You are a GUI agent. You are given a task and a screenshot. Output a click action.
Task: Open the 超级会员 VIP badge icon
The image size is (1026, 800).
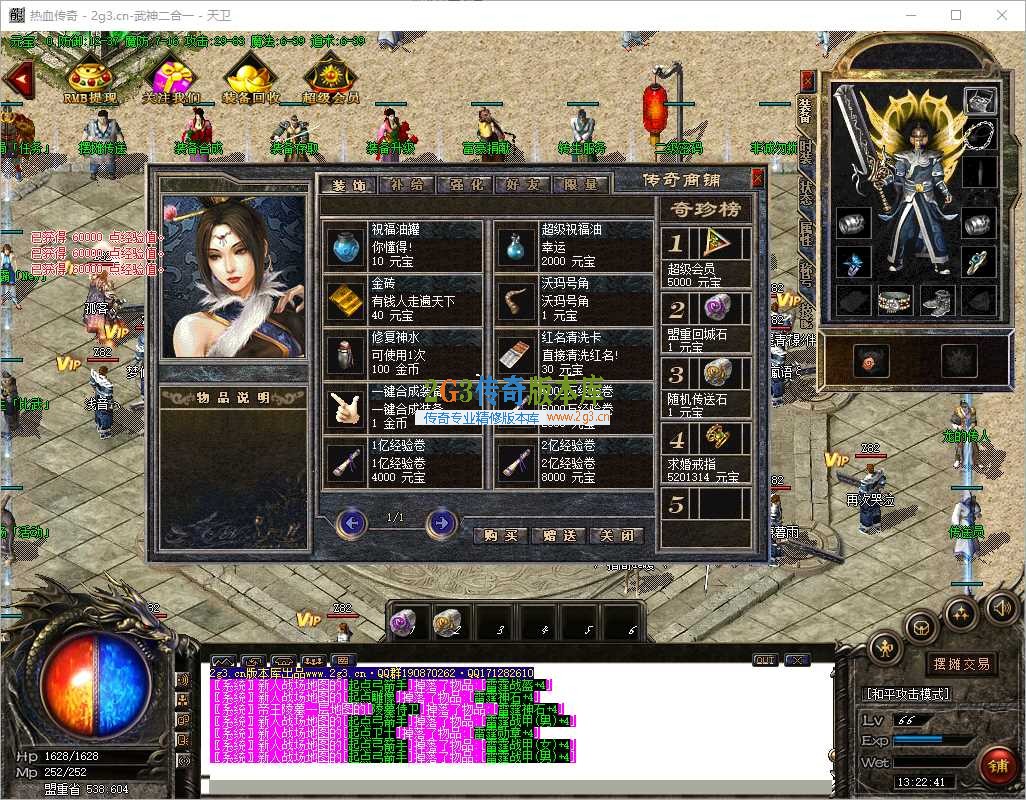(x=330, y=78)
